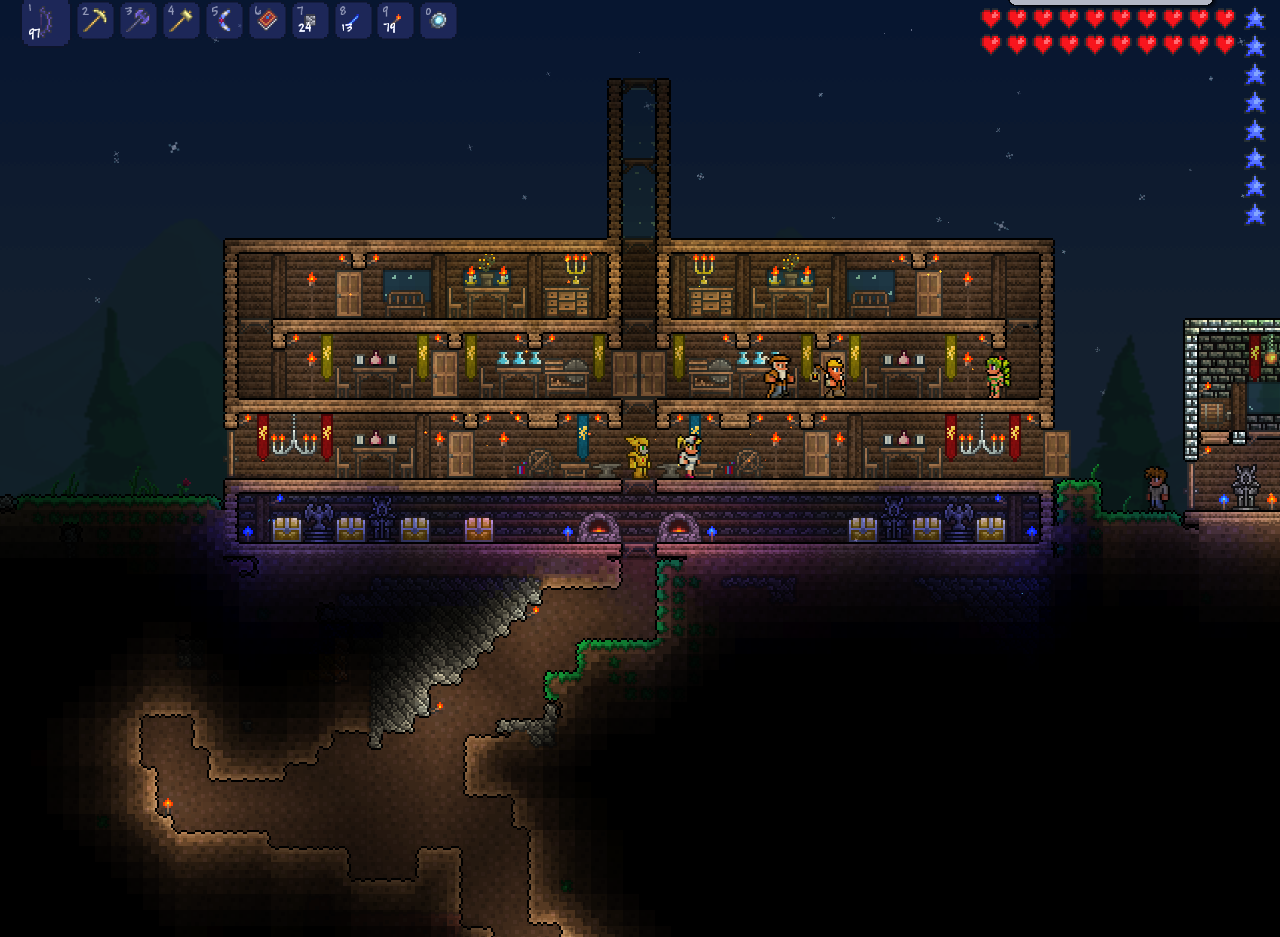Open the leftmost gold chest in the basement
The image size is (1280, 937).
tap(288, 527)
